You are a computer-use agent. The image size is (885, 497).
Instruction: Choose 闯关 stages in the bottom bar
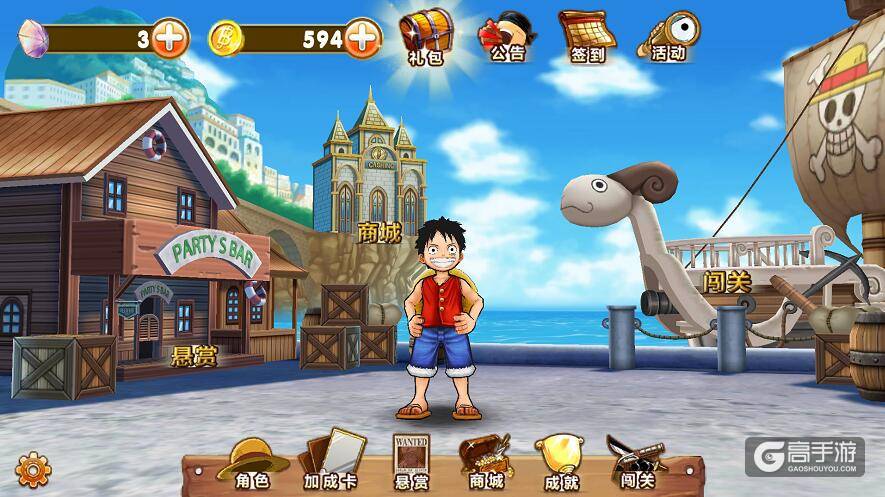click(635, 464)
